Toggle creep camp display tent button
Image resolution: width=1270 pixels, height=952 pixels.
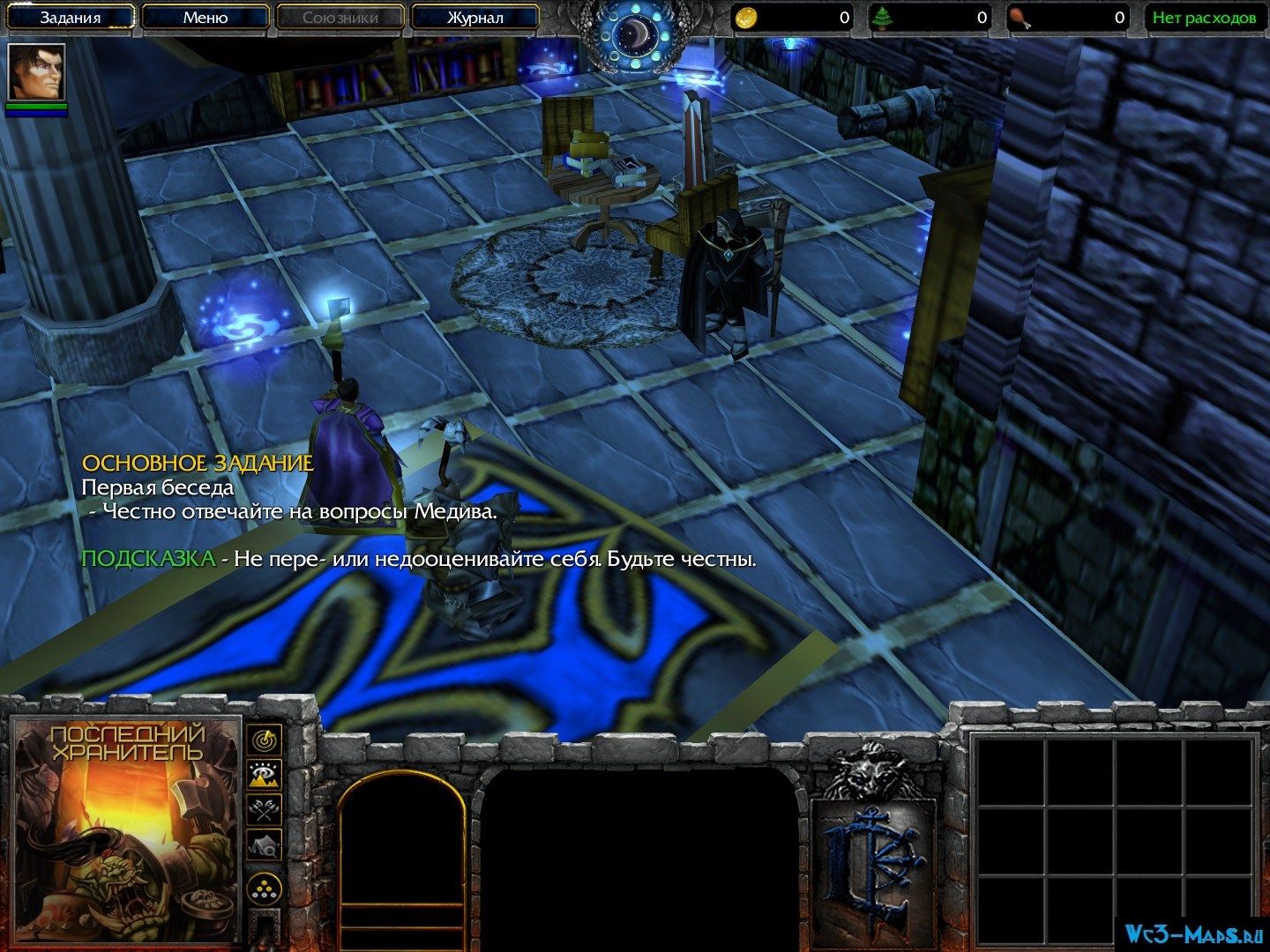(264, 844)
